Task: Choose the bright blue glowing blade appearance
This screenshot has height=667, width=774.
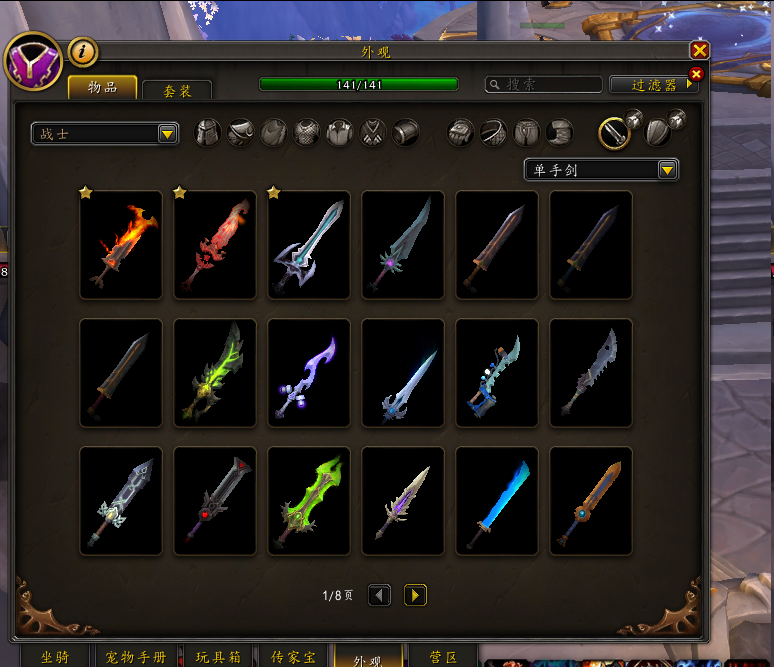Action: pos(497,501)
